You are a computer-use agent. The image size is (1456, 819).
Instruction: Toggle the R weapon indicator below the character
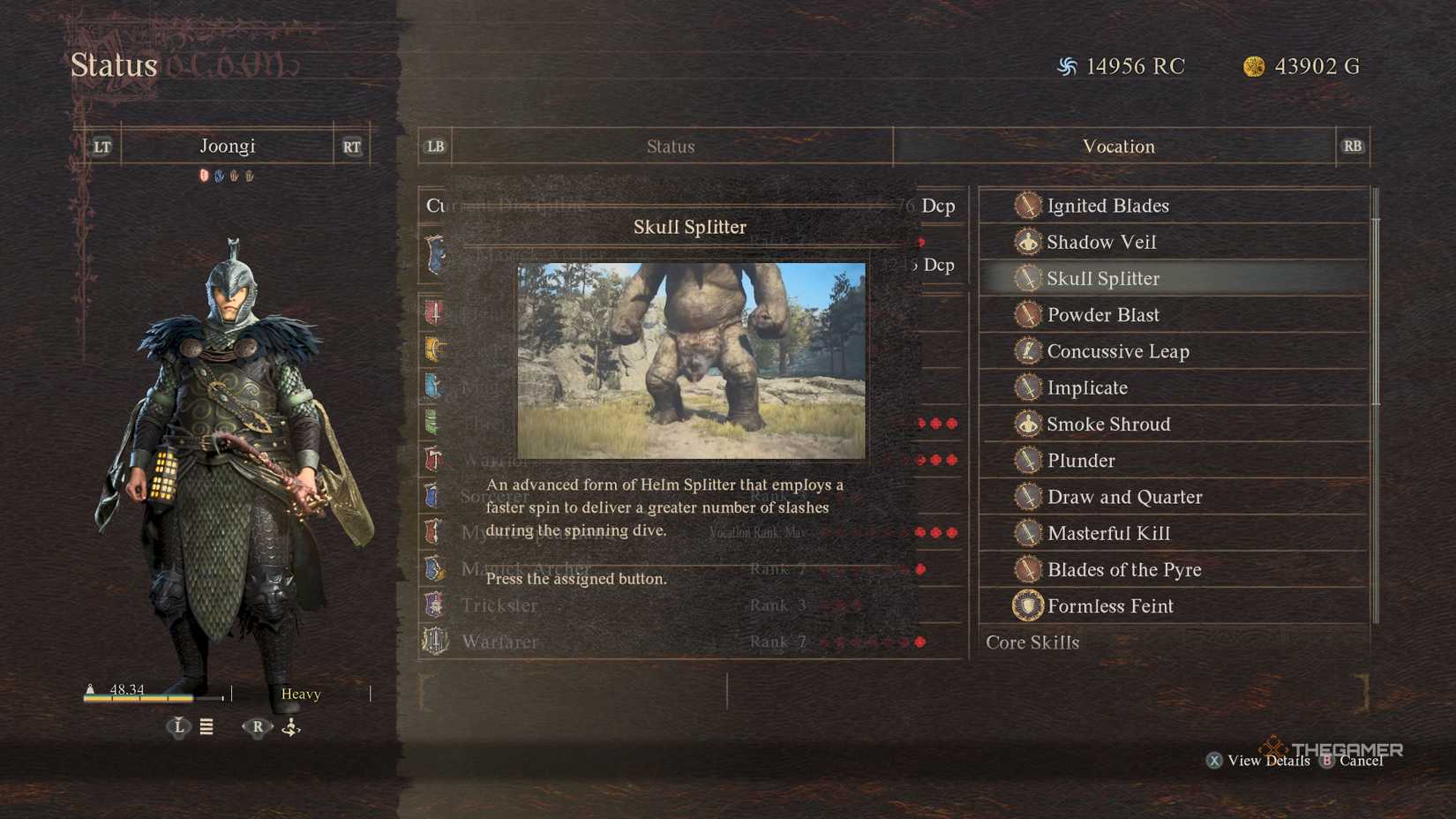click(x=257, y=726)
